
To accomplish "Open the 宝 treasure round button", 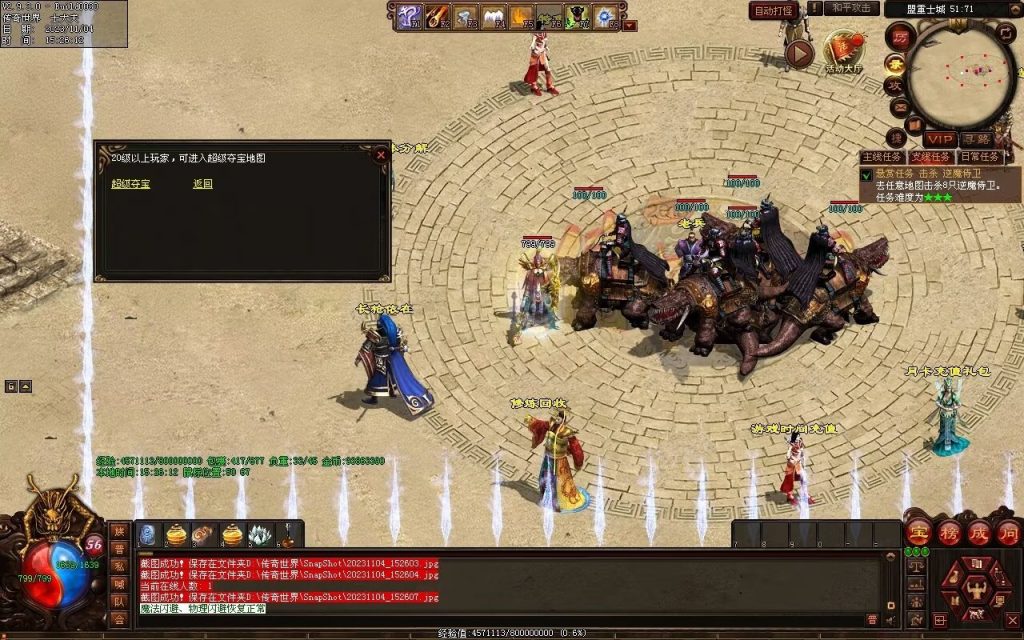I will point(919,531).
